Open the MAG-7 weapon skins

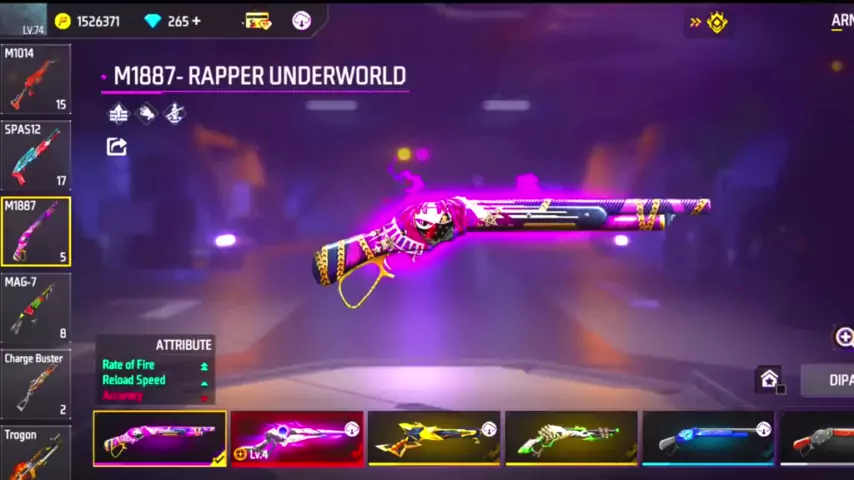[35, 308]
